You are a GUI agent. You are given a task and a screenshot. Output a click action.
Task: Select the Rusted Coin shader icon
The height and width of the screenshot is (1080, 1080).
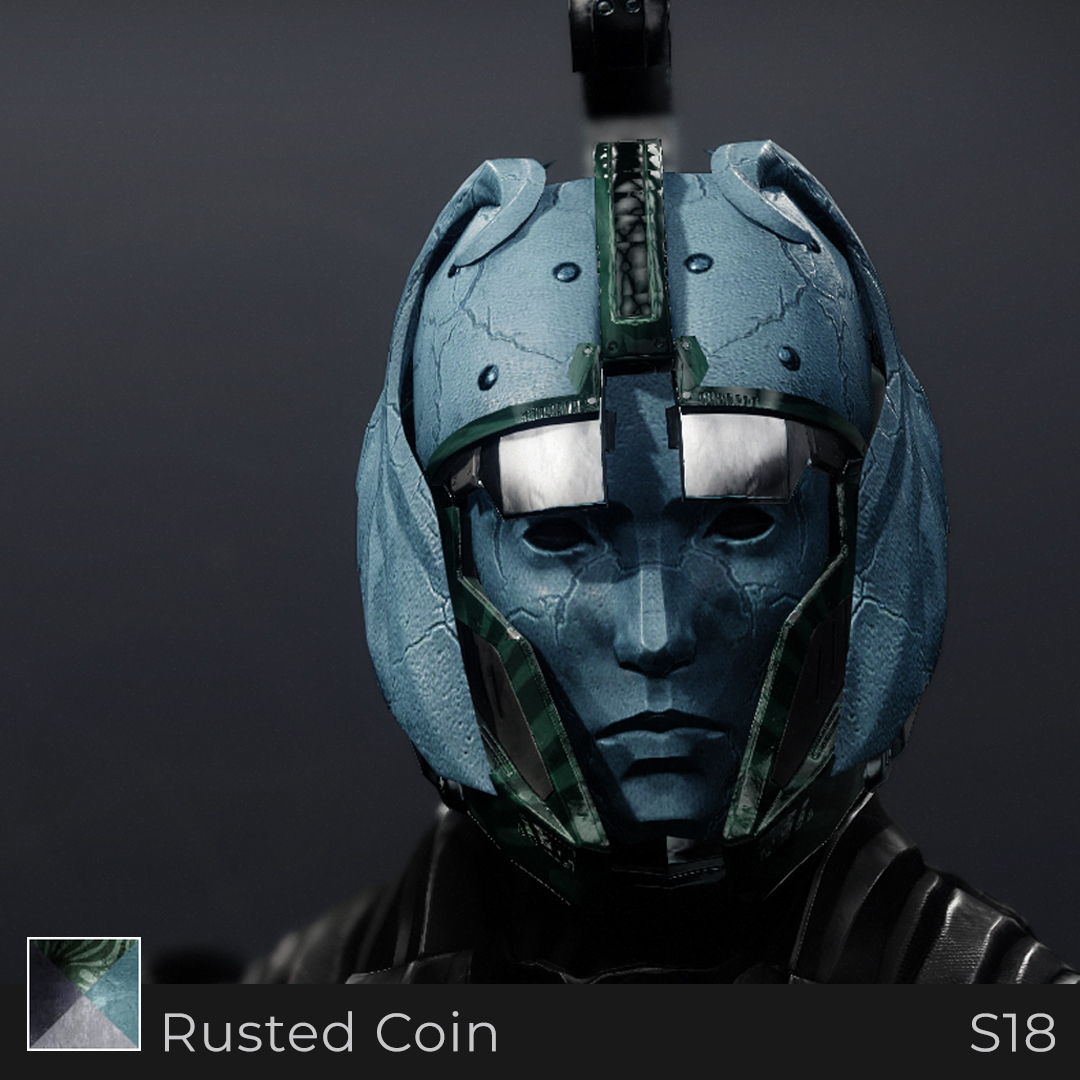[84, 993]
